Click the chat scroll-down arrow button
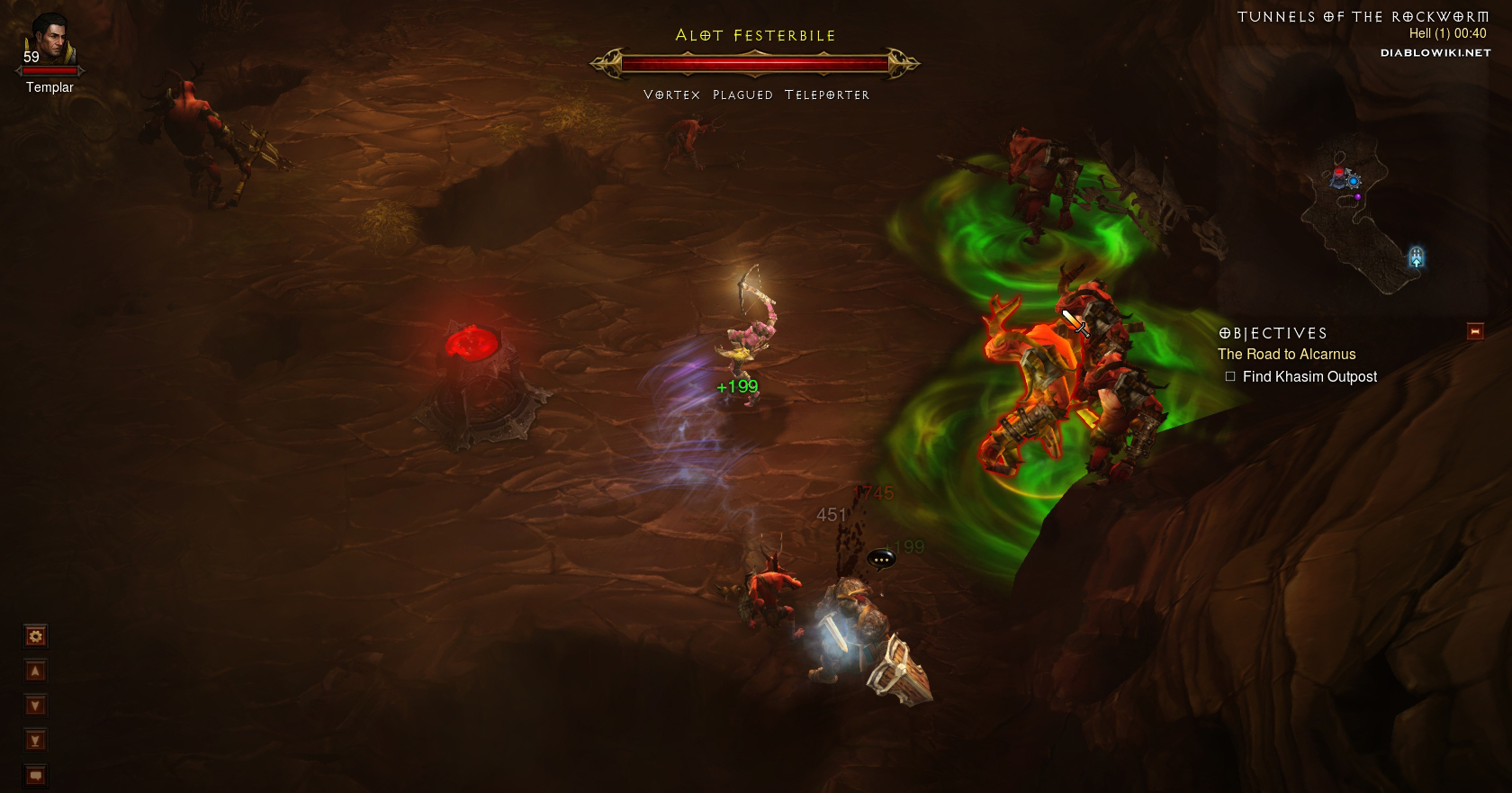 pyautogui.click(x=35, y=706)
